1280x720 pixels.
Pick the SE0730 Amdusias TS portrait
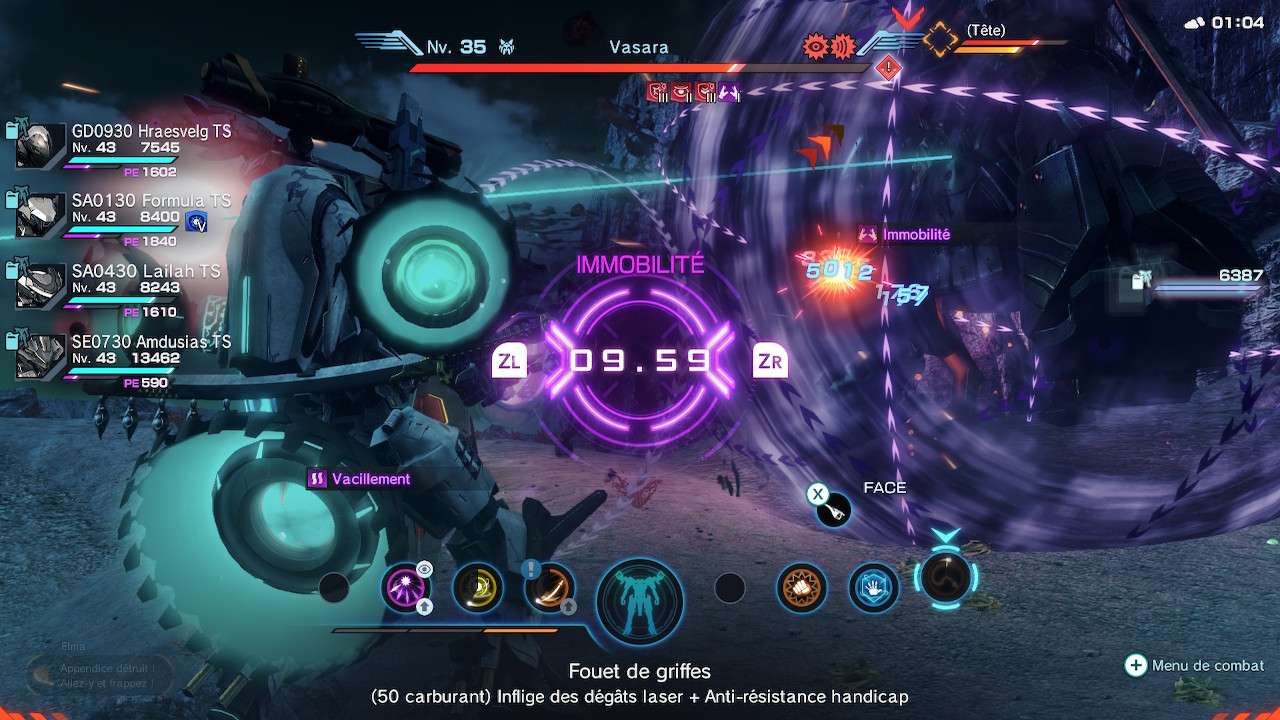(x=41, y=357)
